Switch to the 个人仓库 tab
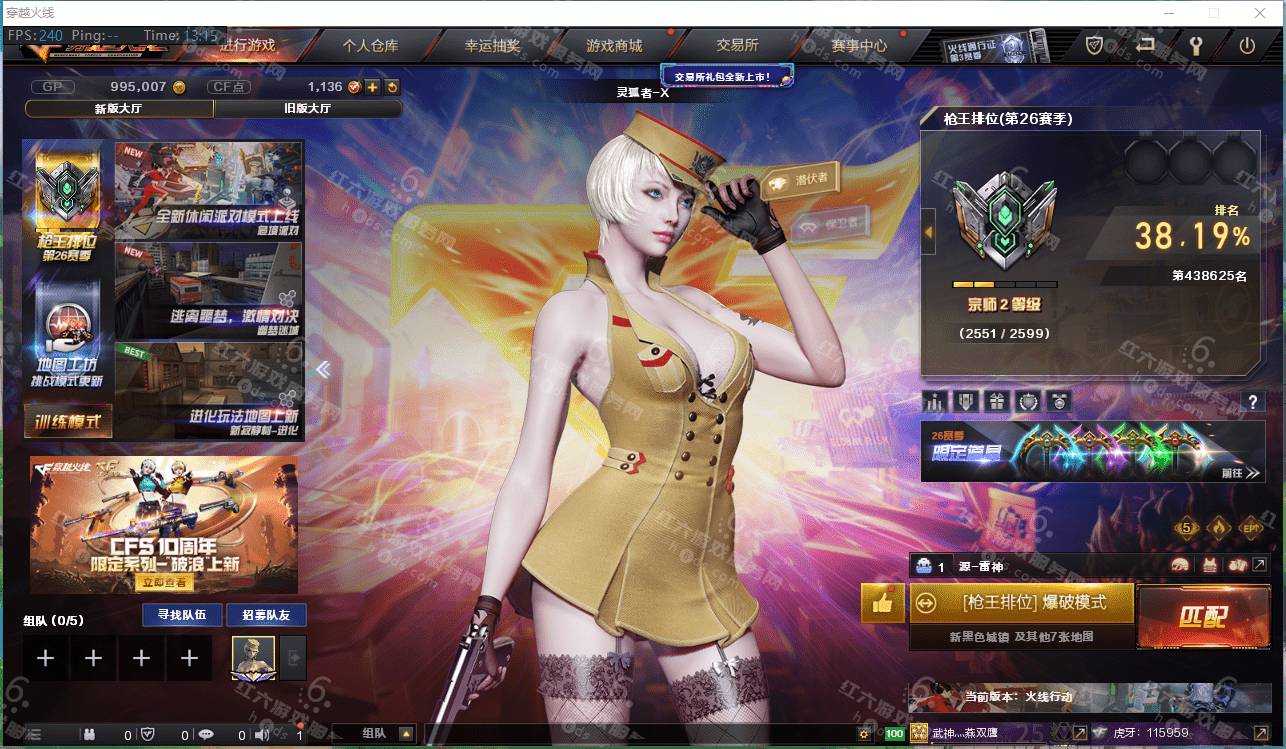Viewport: 1286px width, 749px height. coord(372,45)
